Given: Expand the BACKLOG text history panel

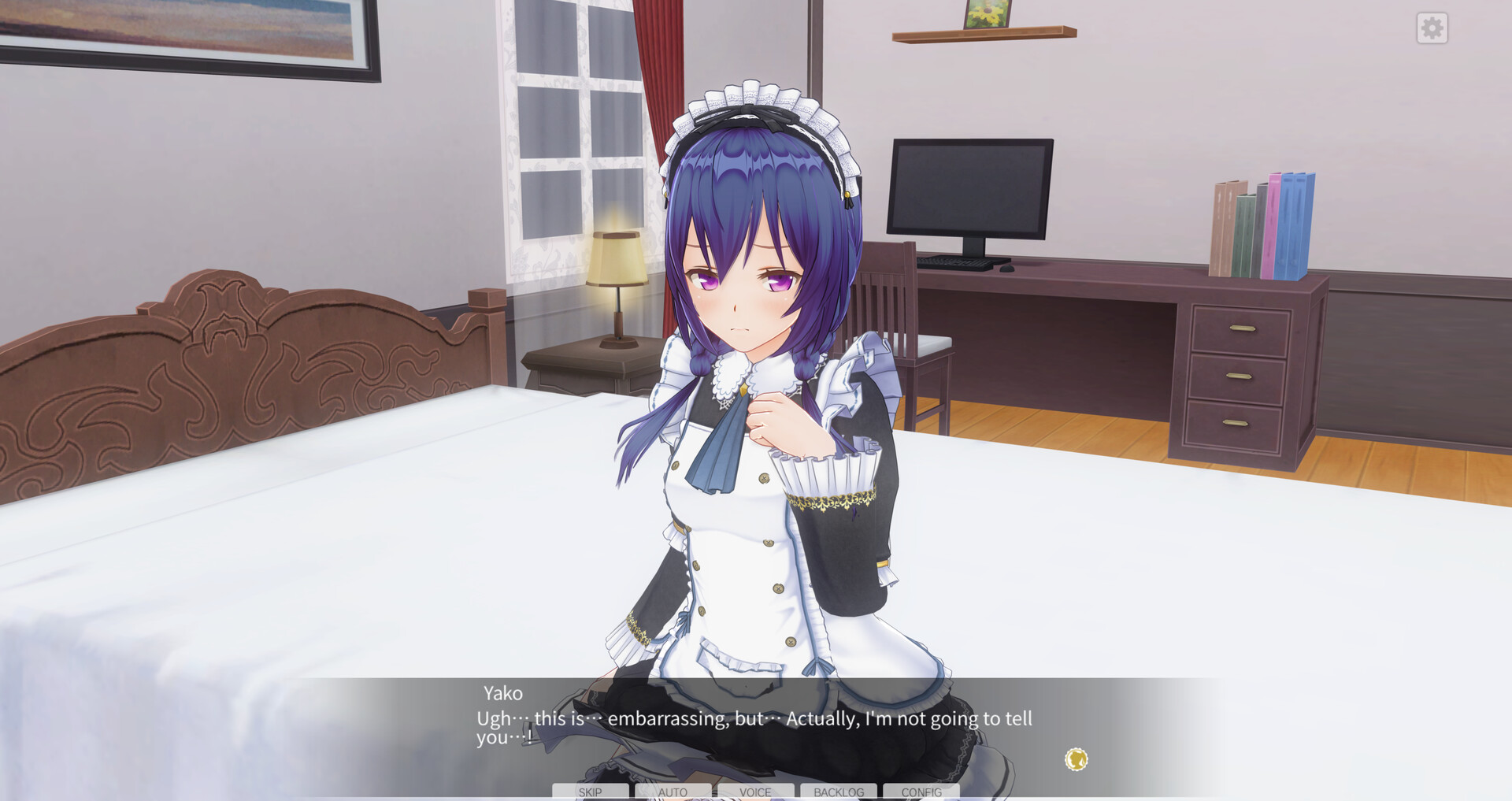Looking at the screenshot, I should coord(838,792).
